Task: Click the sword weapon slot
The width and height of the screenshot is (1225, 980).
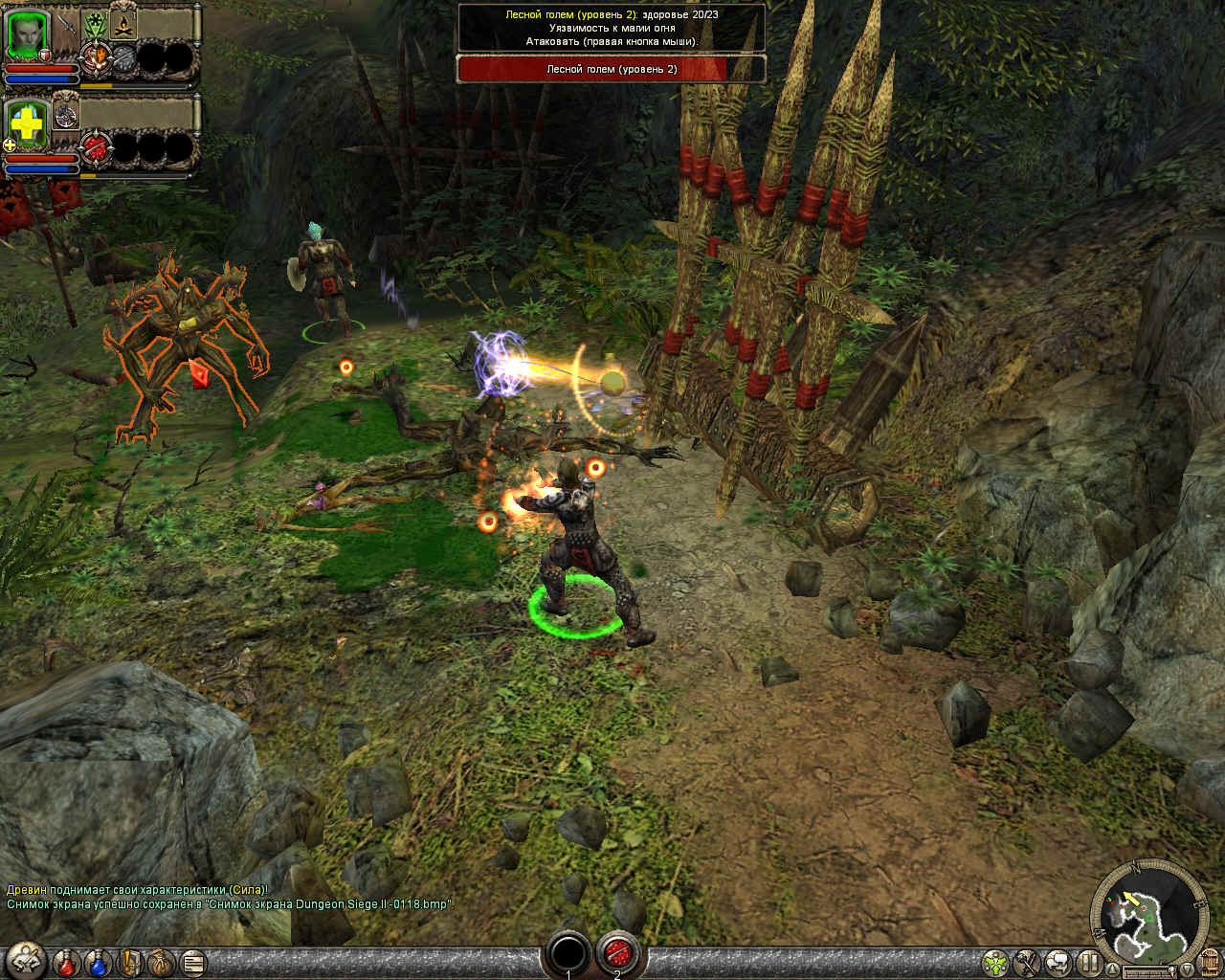Action: coord(66,26)
